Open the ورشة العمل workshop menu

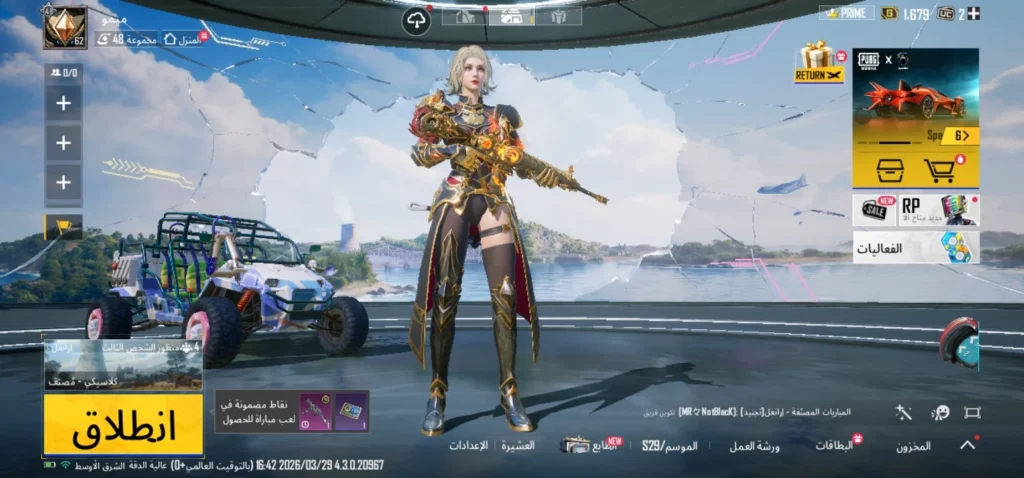point(754,446)
